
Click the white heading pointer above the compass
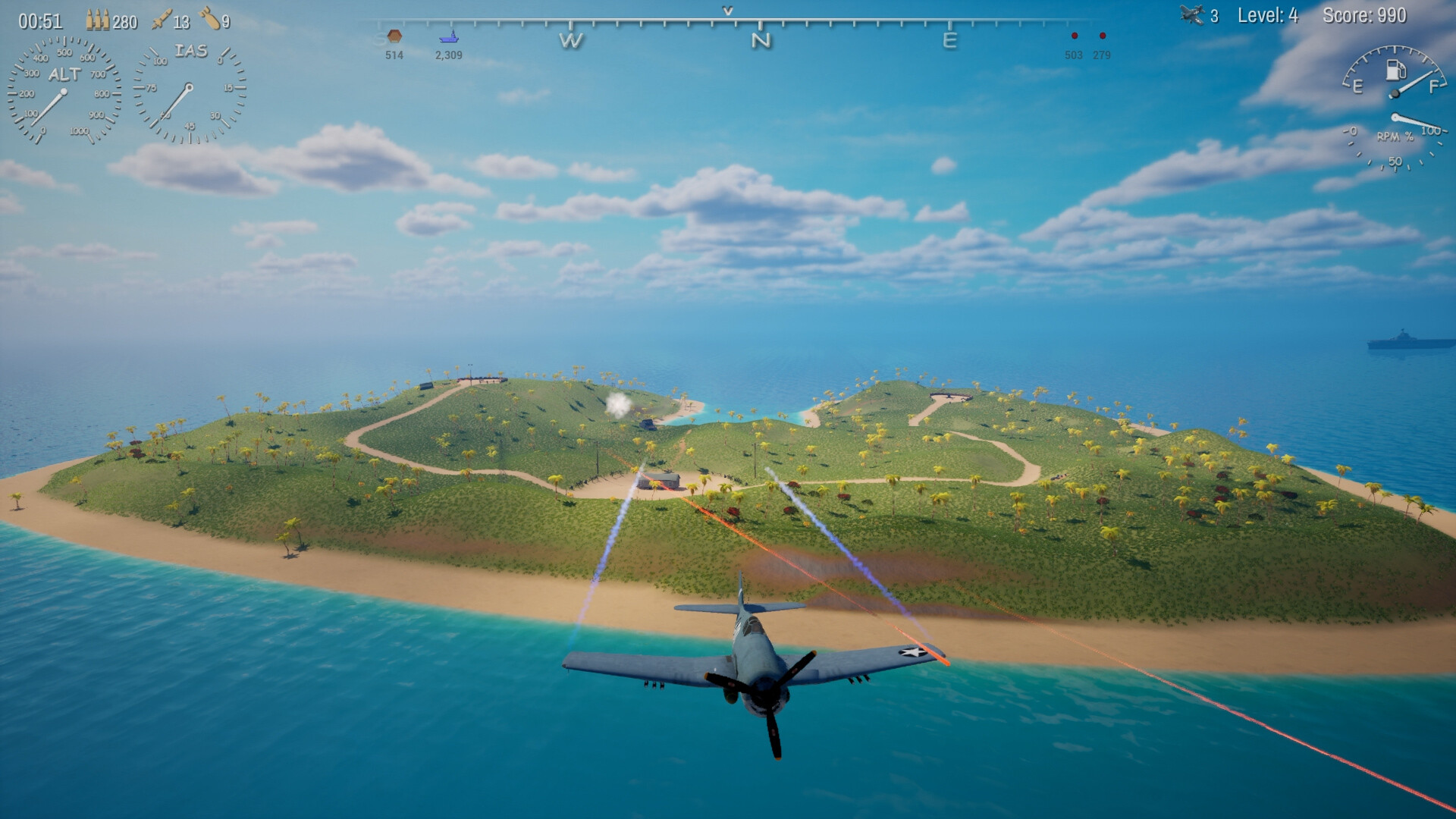tap(728, 11)
